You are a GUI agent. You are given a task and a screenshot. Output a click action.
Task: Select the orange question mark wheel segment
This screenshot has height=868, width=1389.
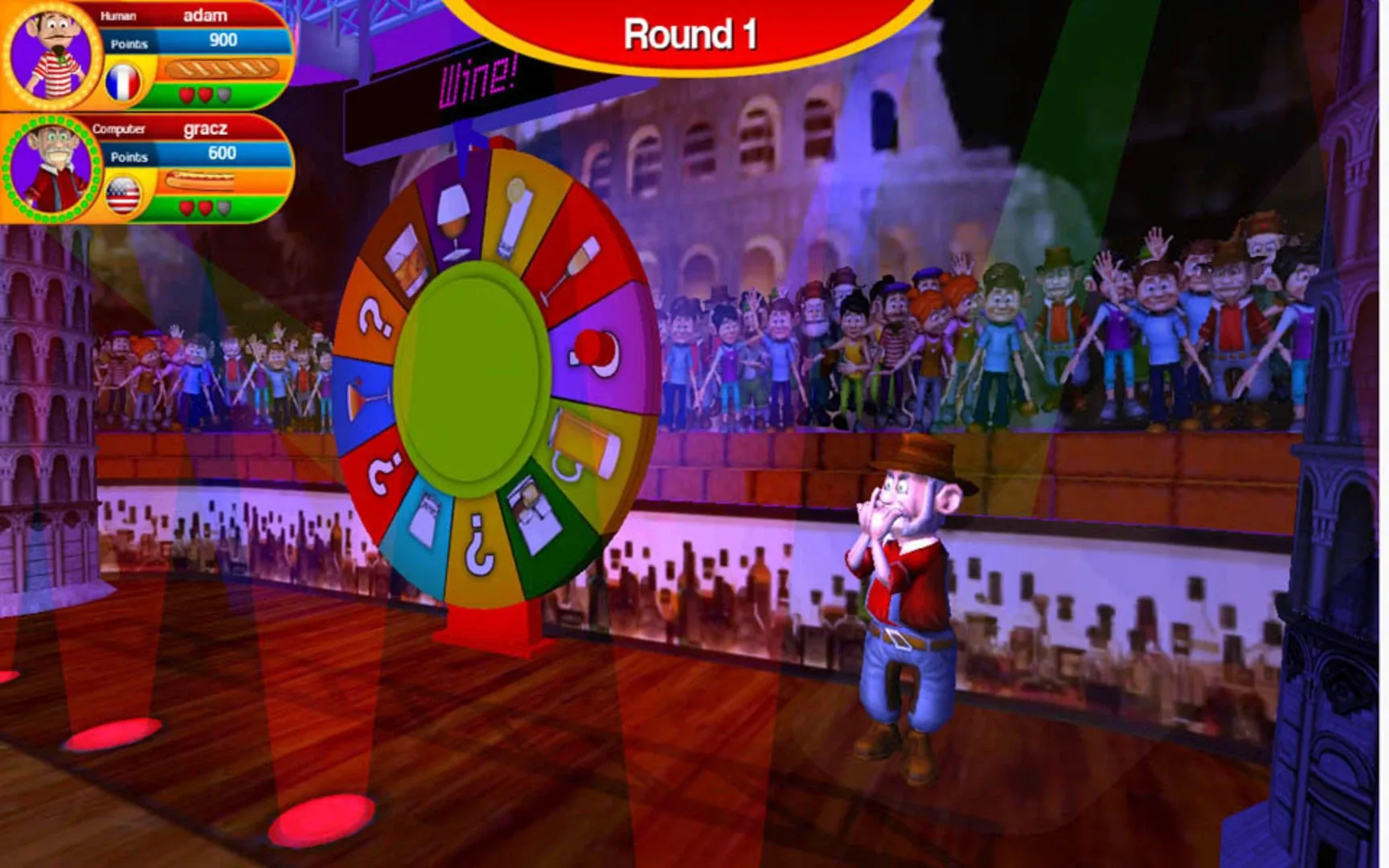click(373, 317)
